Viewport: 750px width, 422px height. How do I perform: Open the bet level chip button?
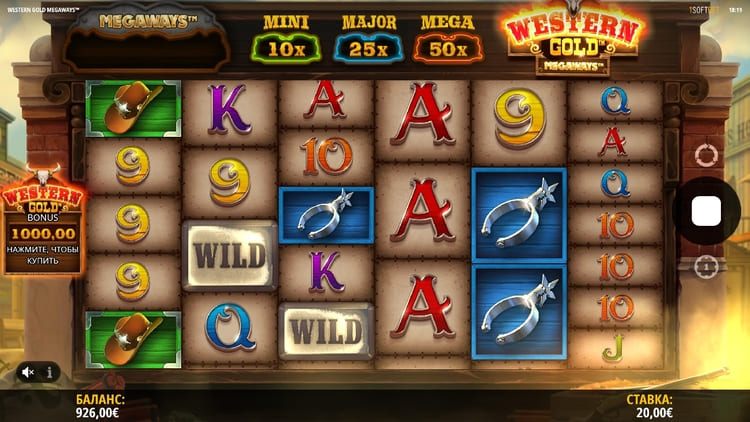(706, 267)
